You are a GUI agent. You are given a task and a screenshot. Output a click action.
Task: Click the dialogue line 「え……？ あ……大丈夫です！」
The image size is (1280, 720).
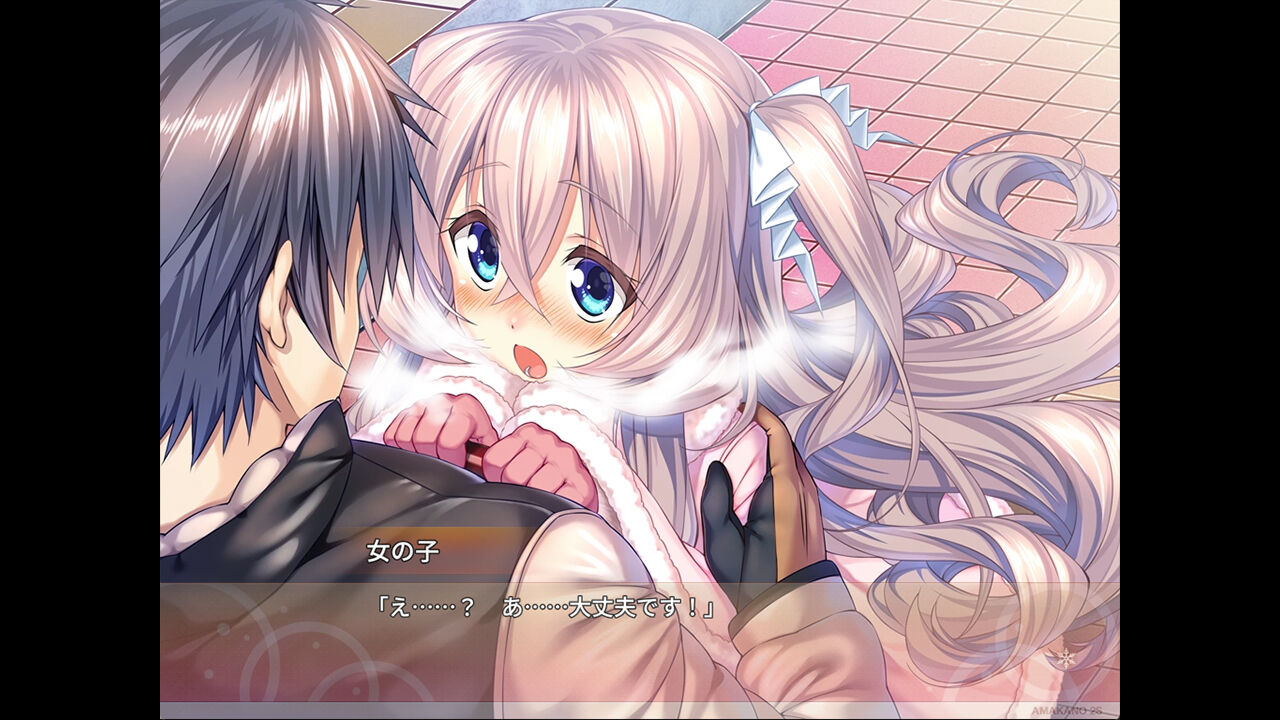click(545, 605)
